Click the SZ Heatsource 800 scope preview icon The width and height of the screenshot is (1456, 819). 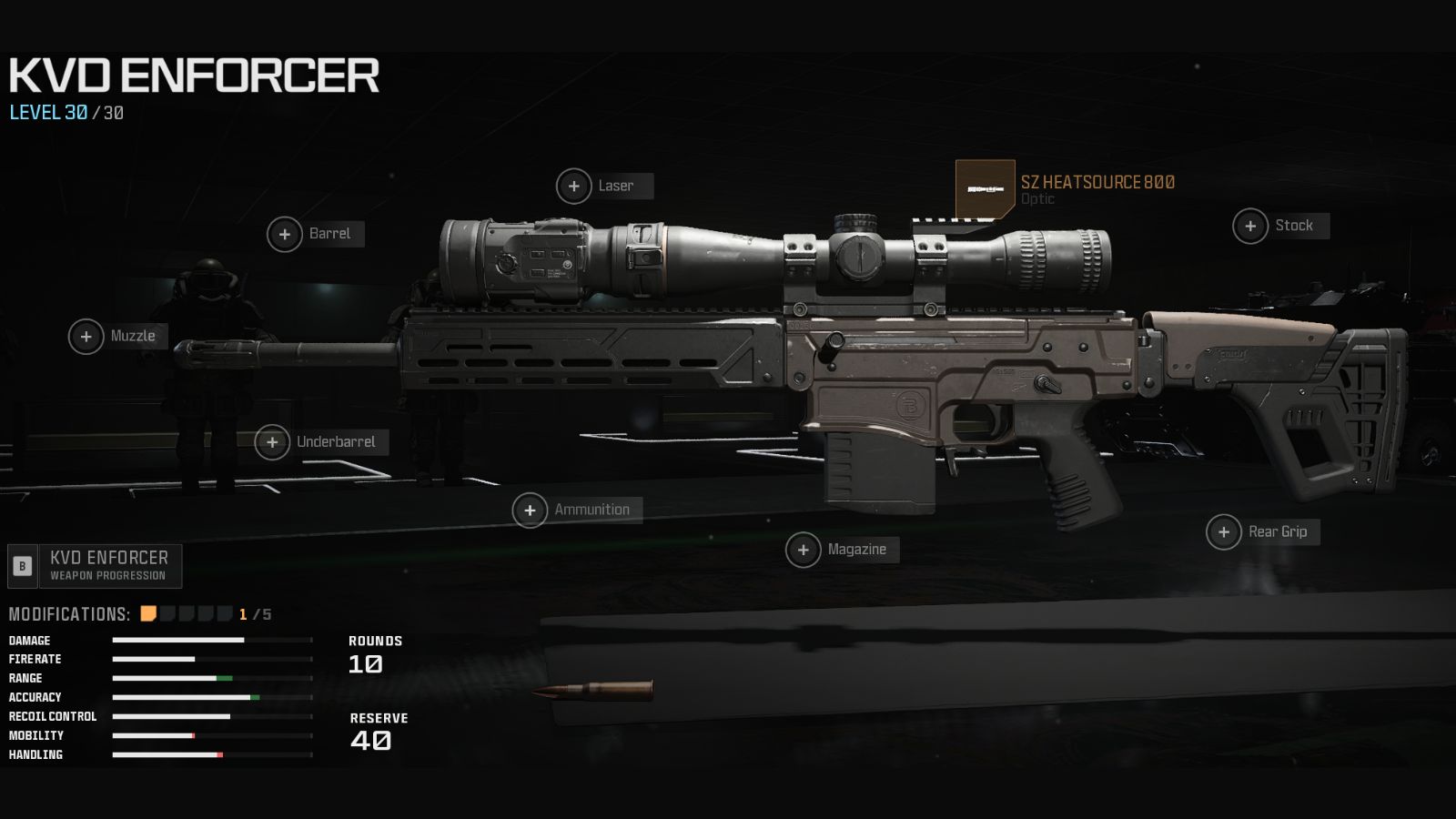[983, 189]
